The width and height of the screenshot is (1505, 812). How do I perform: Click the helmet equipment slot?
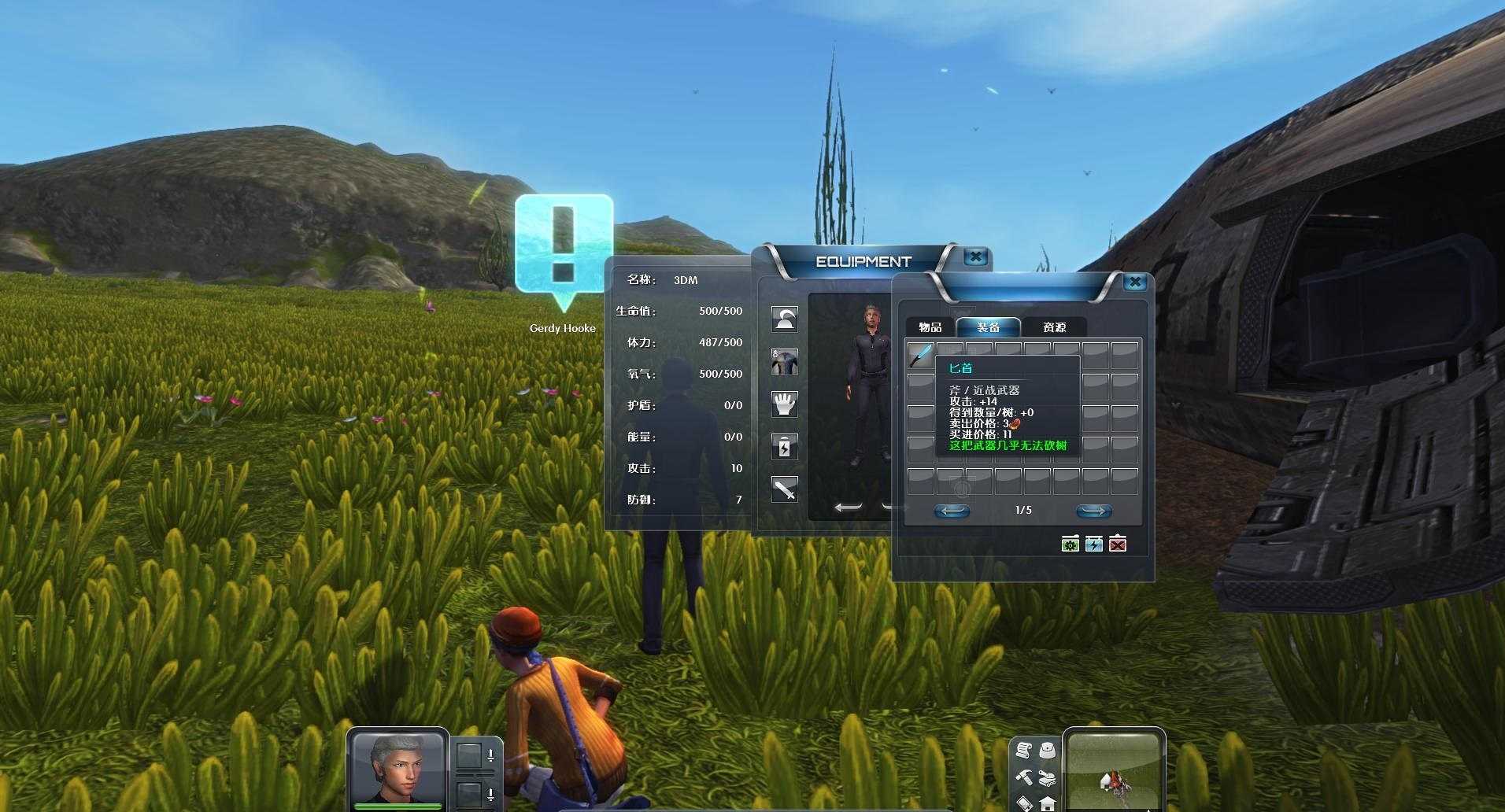(x=784, y=319)
